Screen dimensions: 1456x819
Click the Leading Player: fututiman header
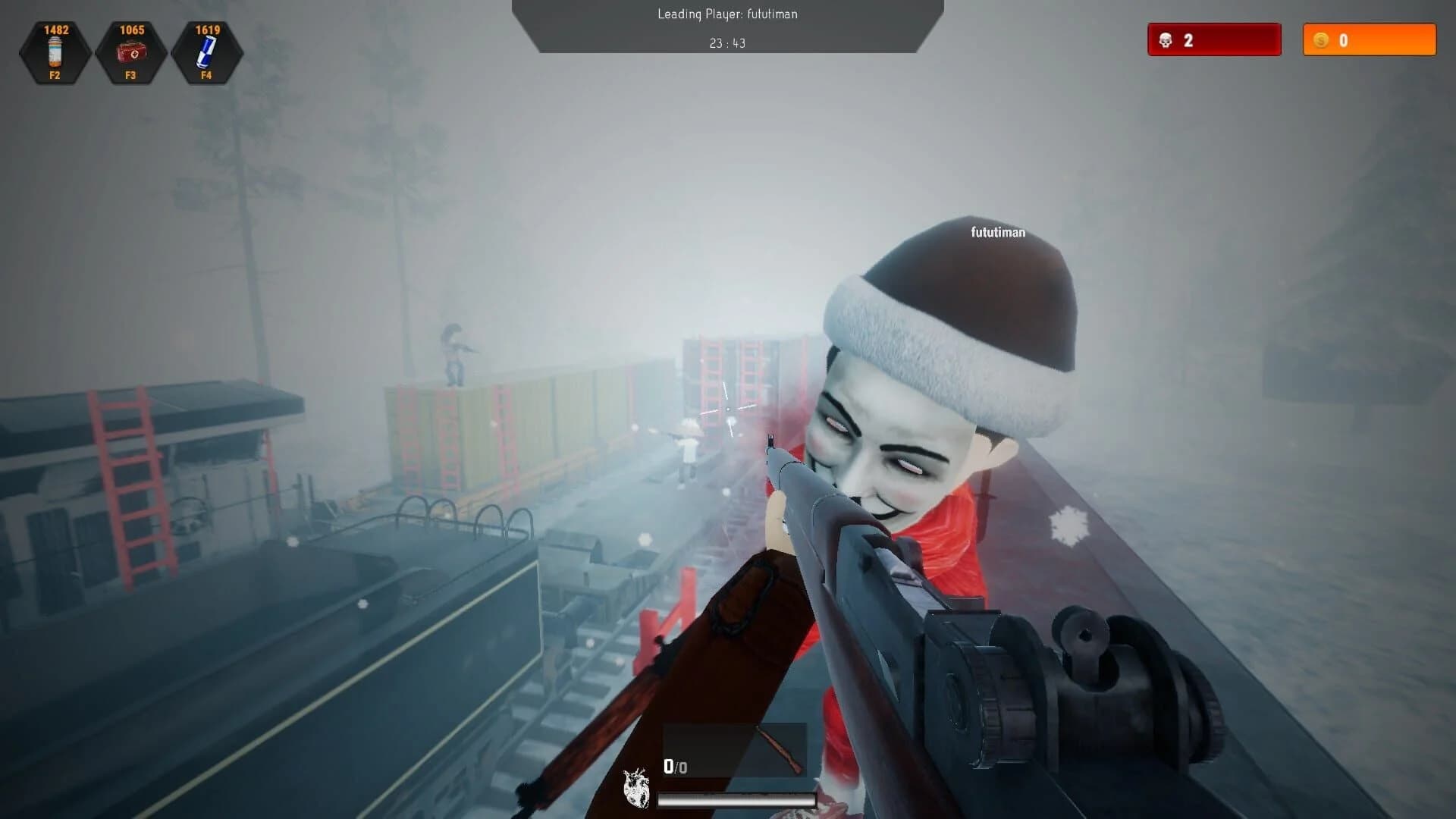click(x=727, y=14)
